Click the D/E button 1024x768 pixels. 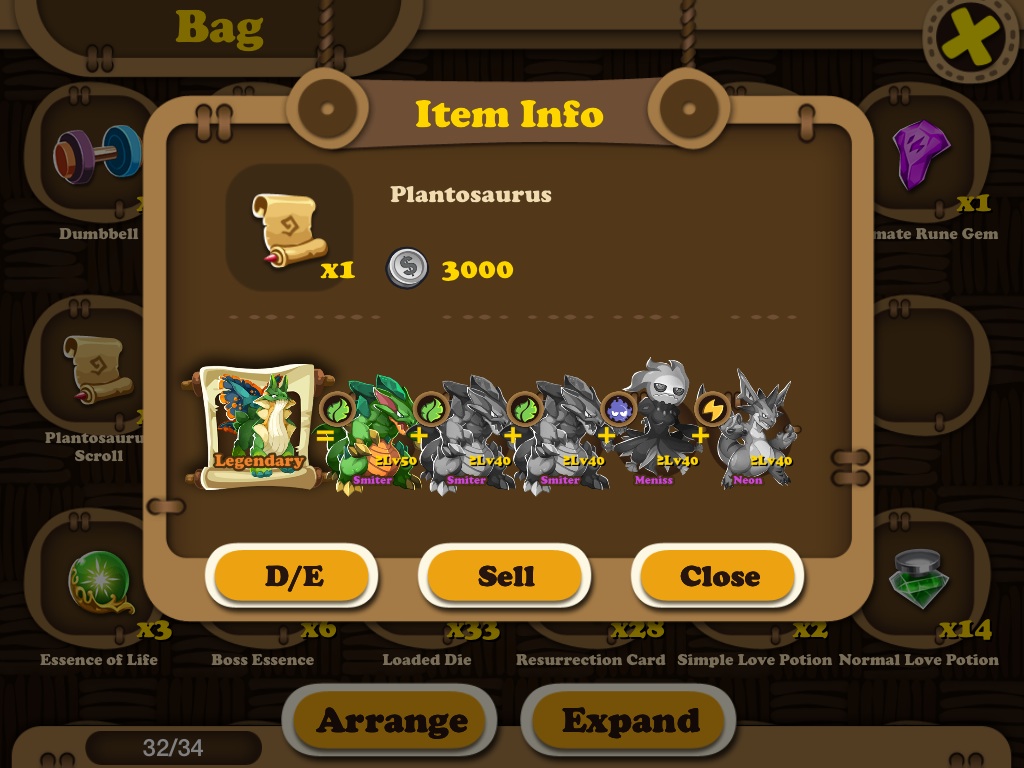[x=293, y=576]
